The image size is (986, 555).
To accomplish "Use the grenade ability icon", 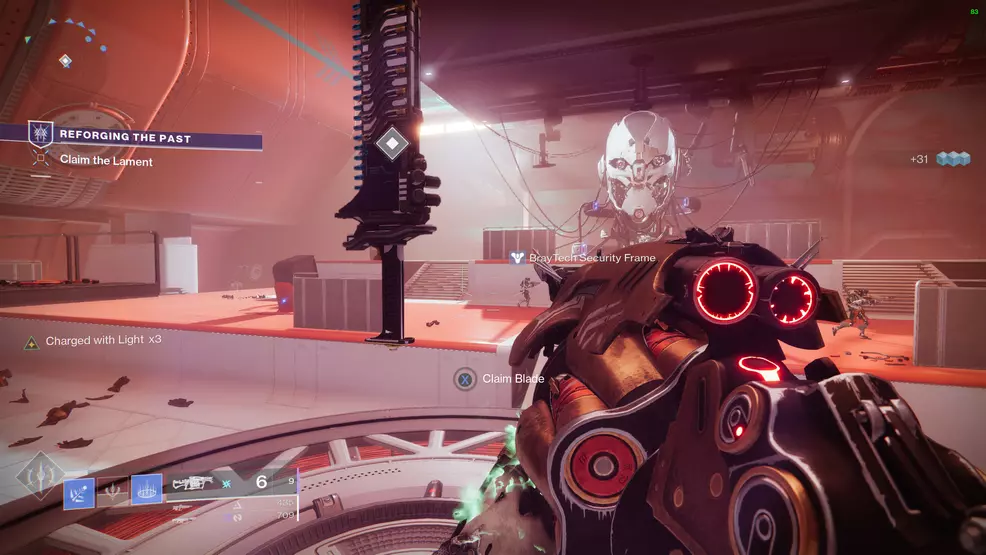I will tap(80, 490).
